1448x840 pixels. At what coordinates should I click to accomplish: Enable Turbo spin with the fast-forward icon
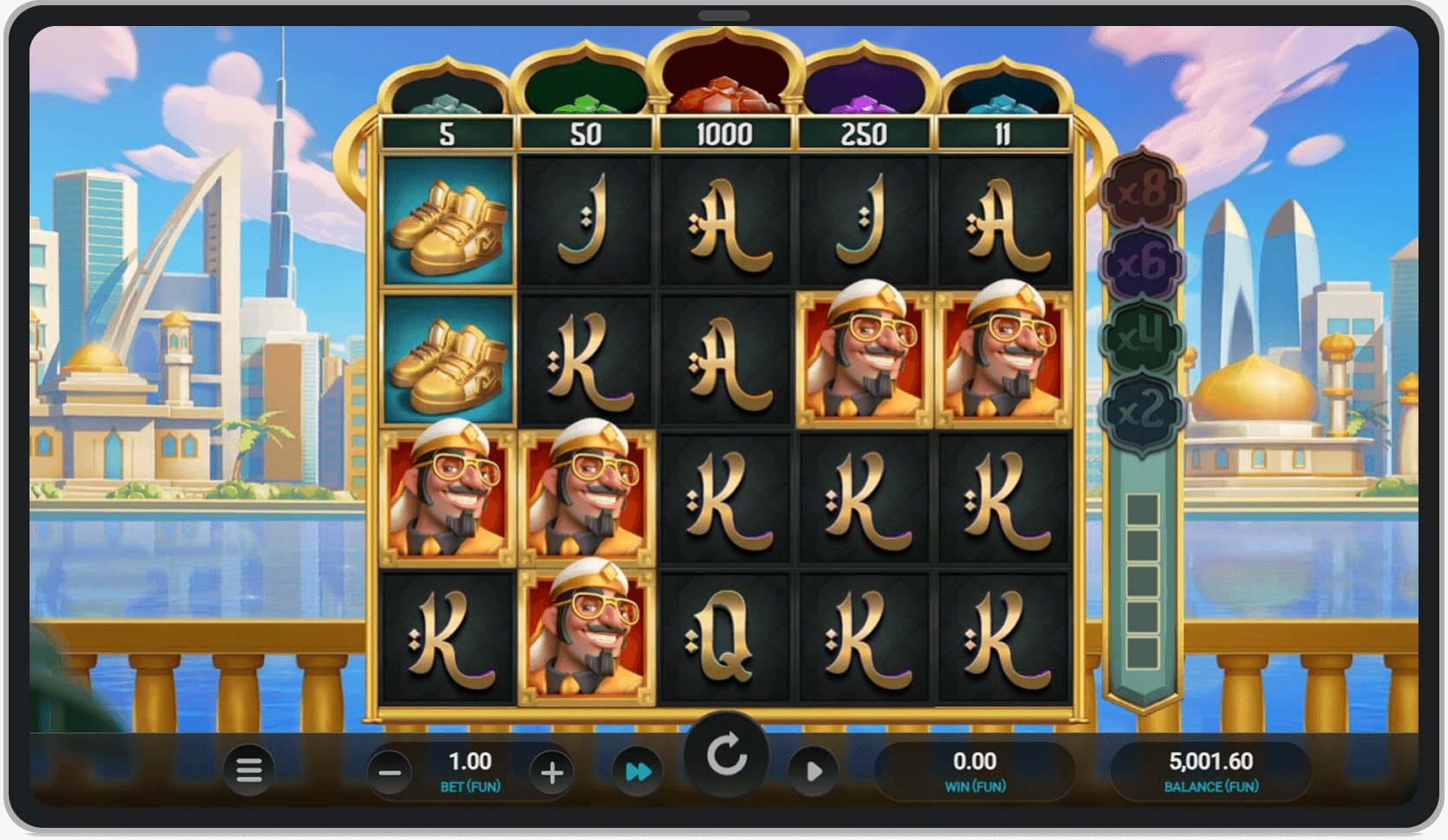tap(639, 771)
